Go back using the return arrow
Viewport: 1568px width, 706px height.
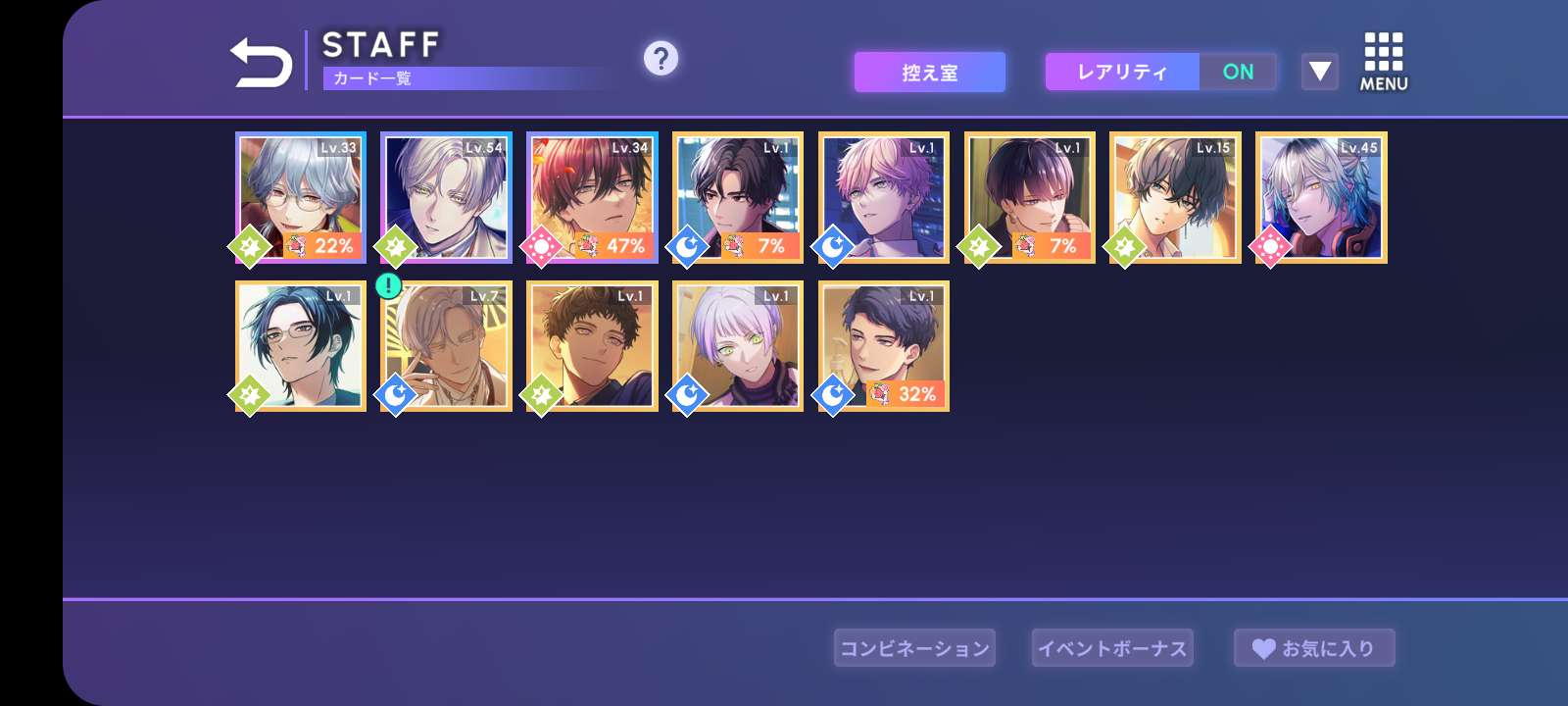(x=261, y=63)
